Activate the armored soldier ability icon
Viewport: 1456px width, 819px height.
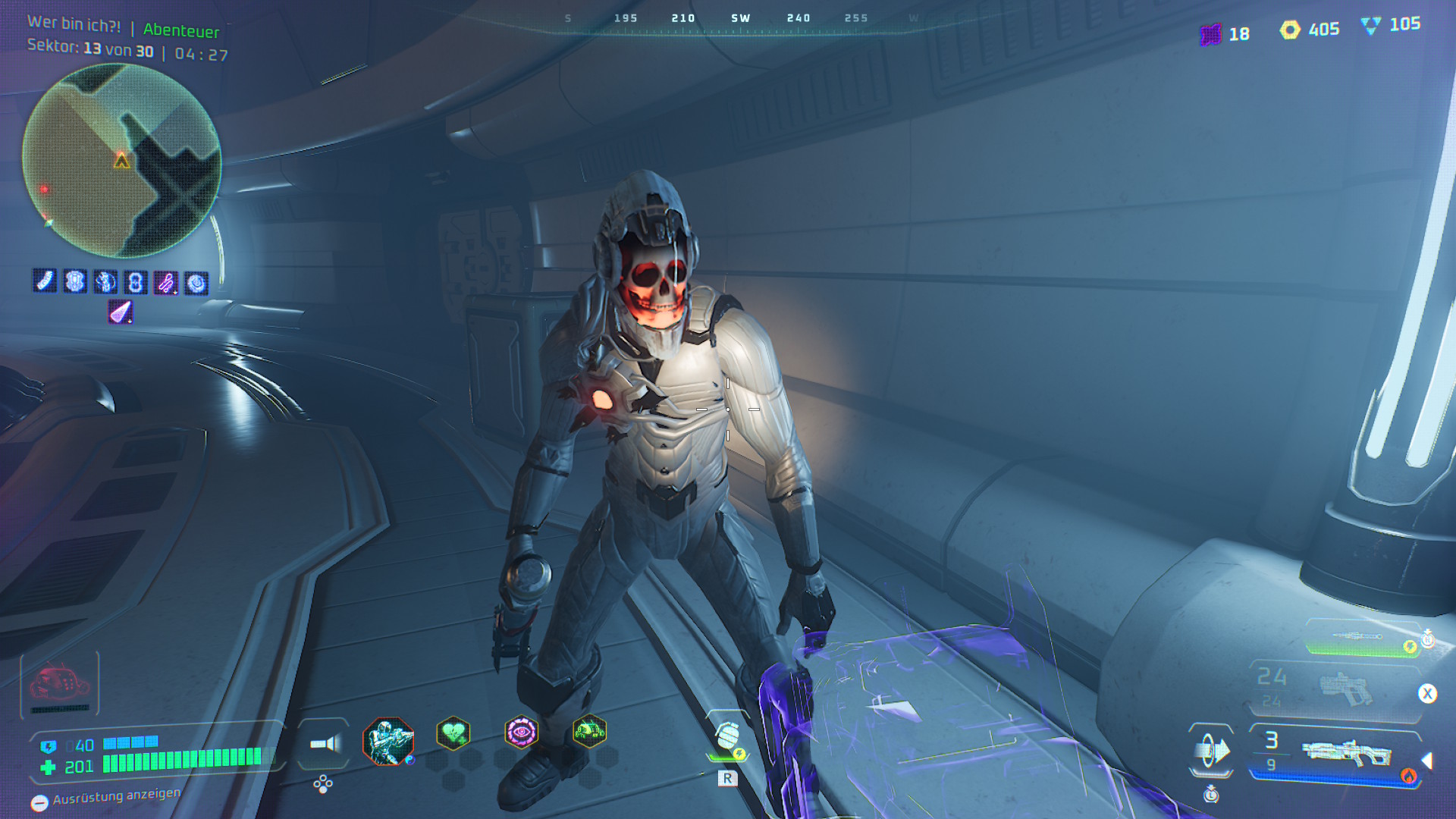point(388,741)
